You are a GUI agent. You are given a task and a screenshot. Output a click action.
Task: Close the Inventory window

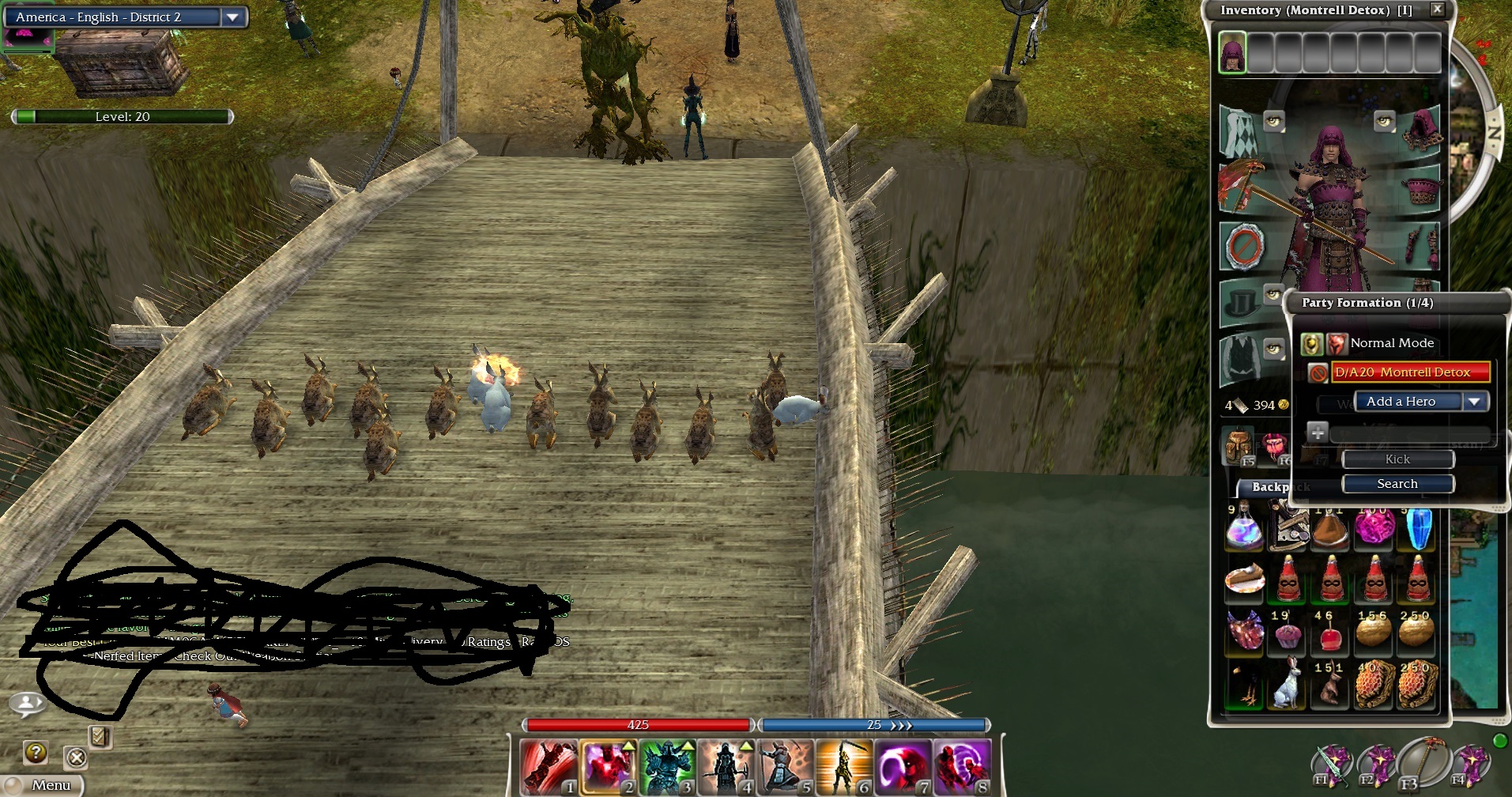[1437, 9]
